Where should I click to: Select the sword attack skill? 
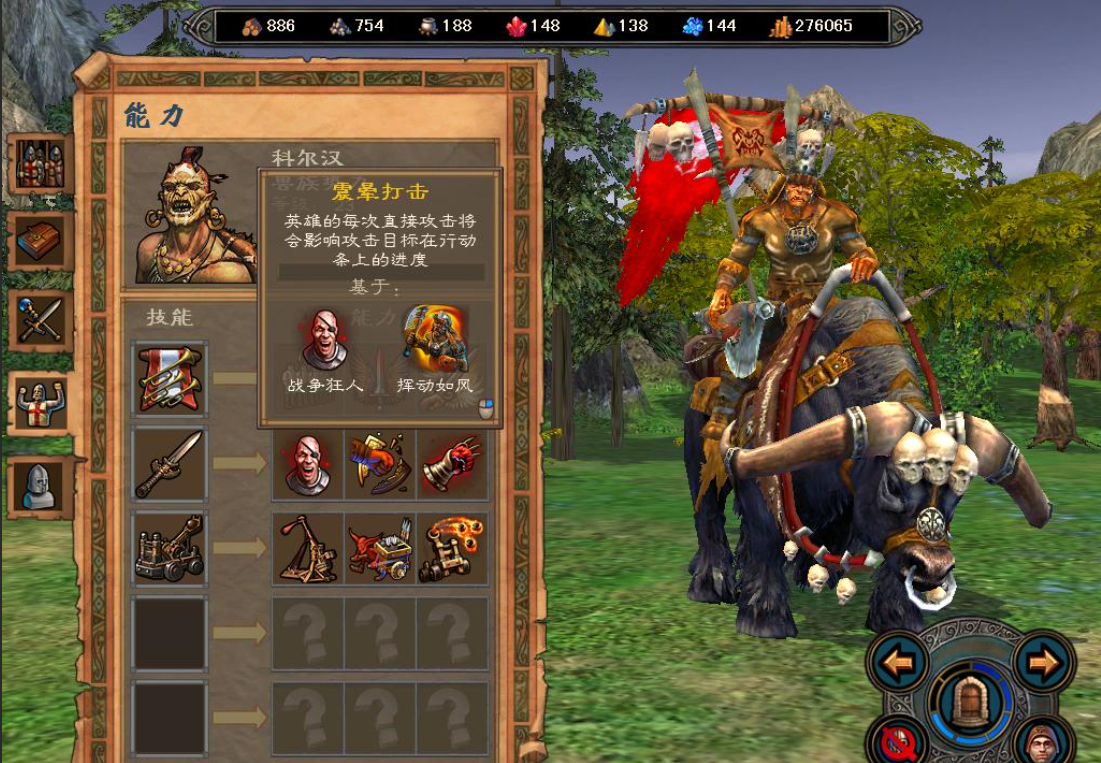170,463
